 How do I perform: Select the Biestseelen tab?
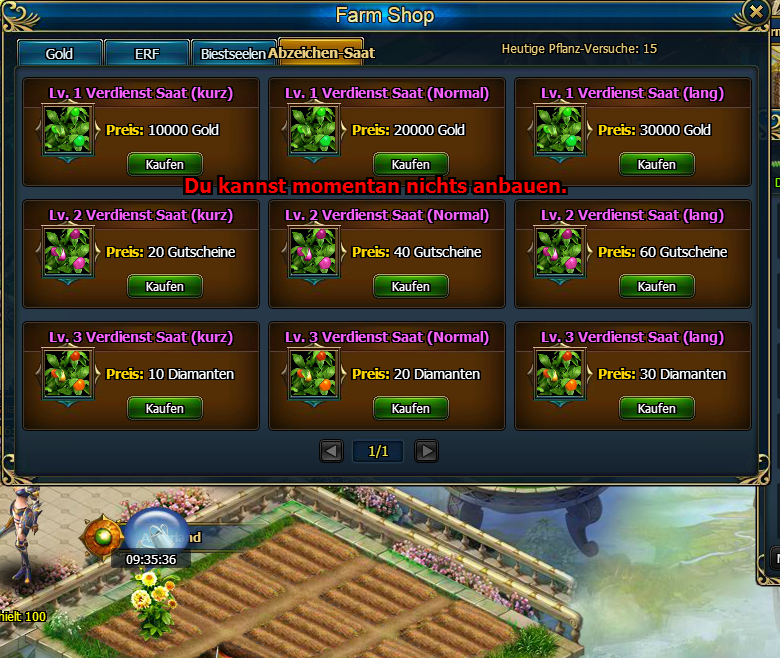pyautogui.click(x=231, y=54)
